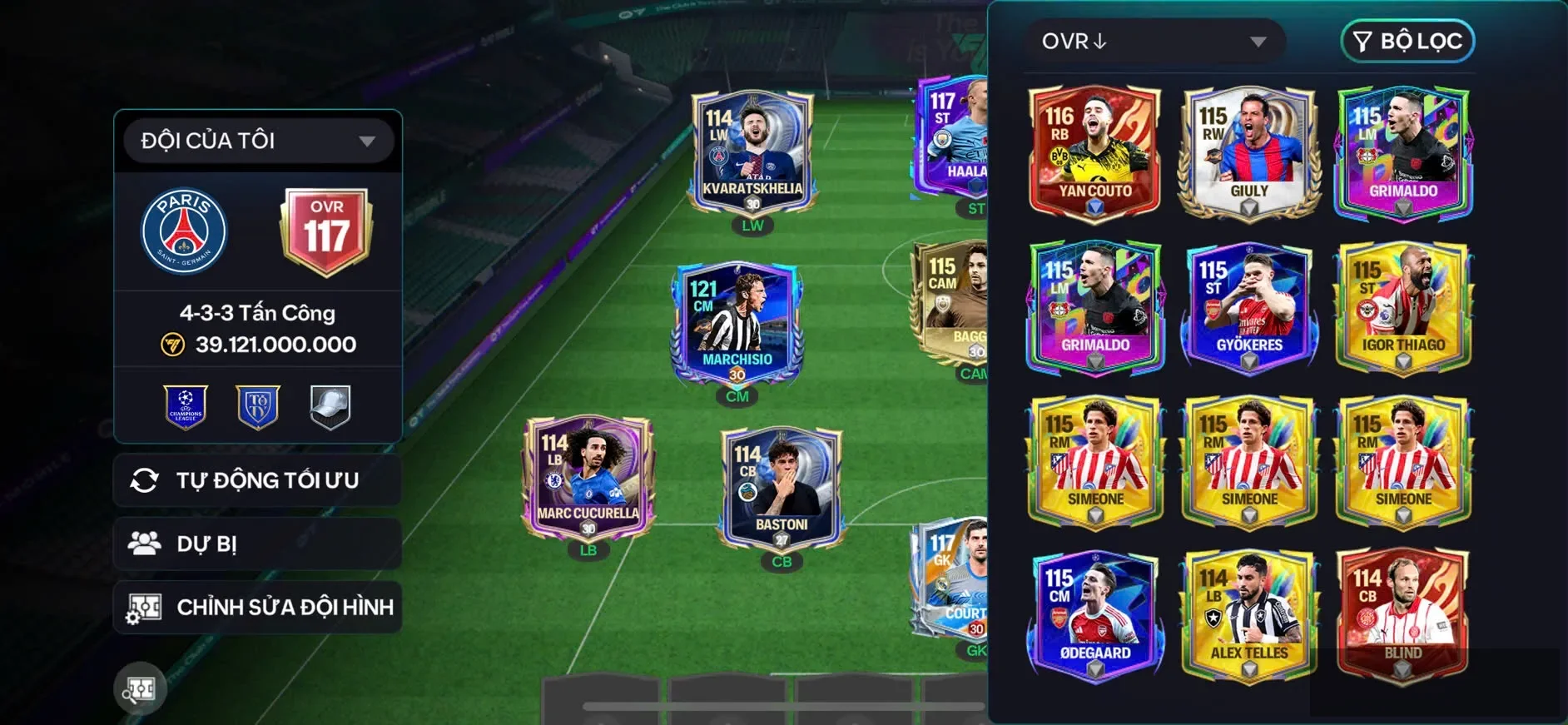Select the Bastoni CB card
1568x725 pixels.
tap(782, 489)
